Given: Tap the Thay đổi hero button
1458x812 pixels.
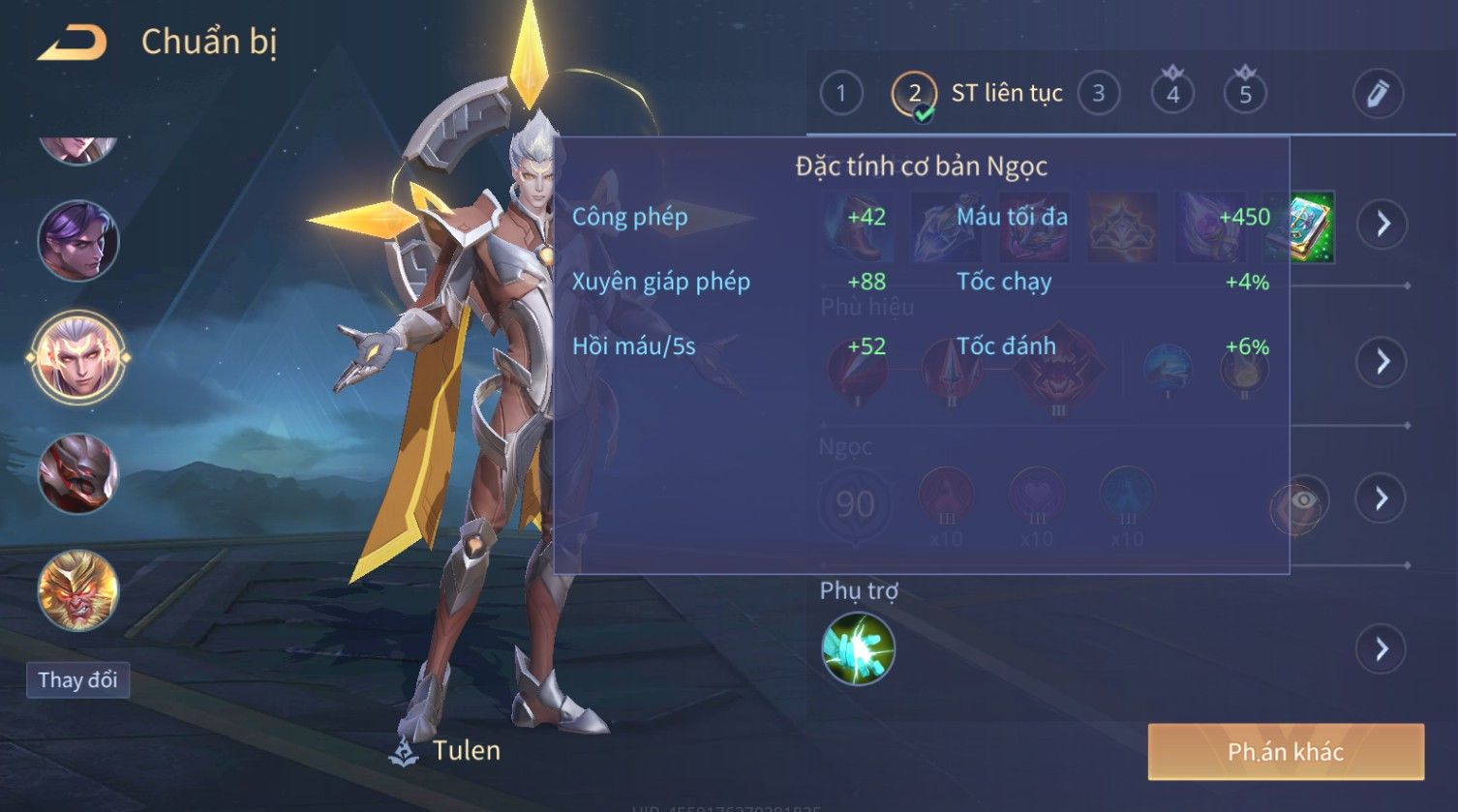Looking at the screenshot, I should 77,679.
